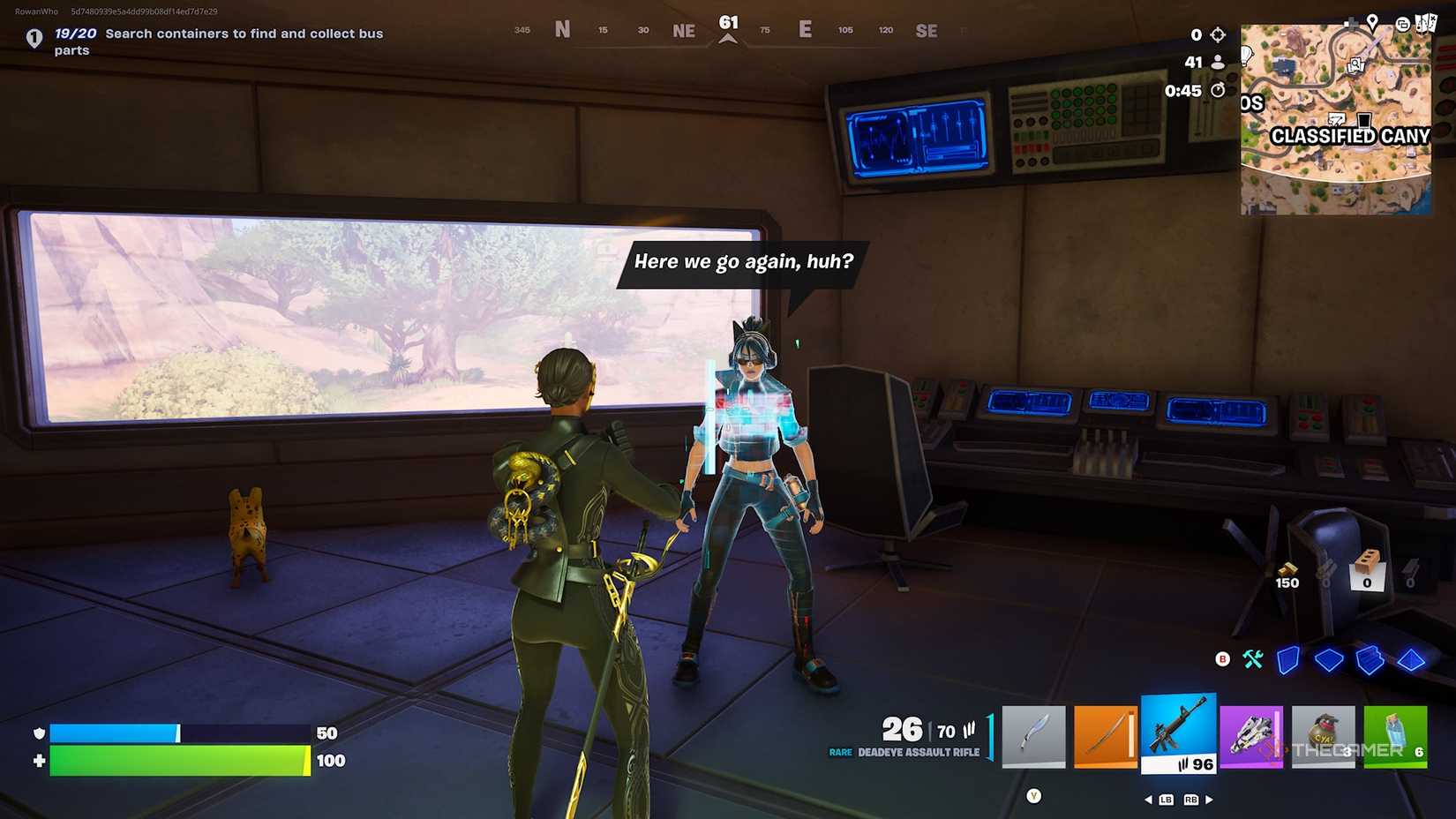Open the tools and crafting hammer icon

click(1252, 659)
